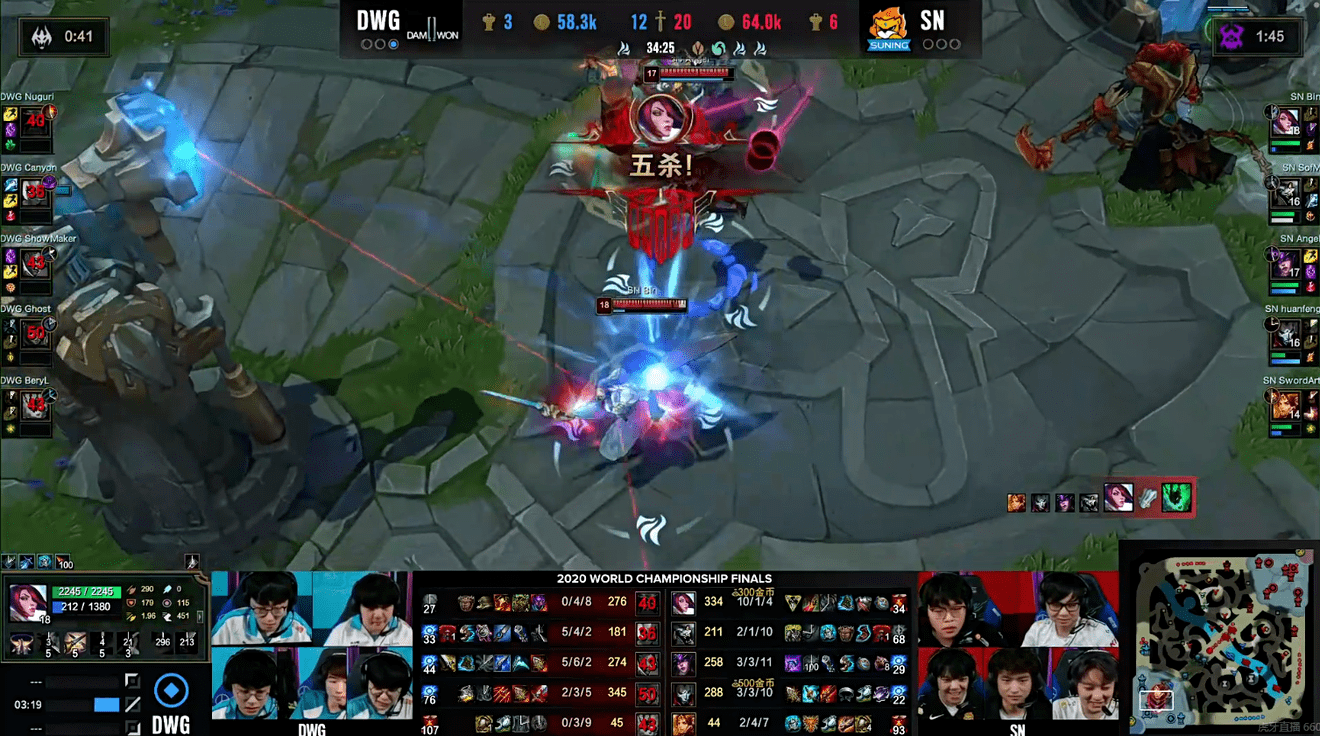Click the Elder Dragon timer icon
The image size is (1320, 736).
(x=41, y=37)
